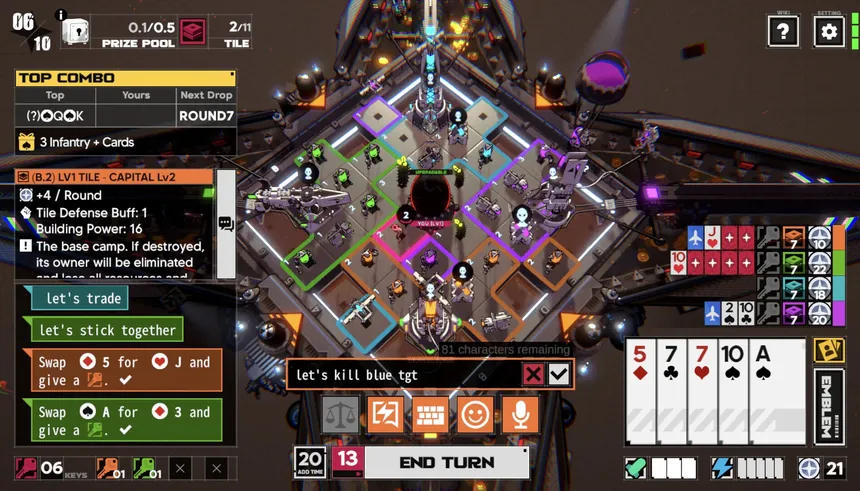
Task: Cancel the chat message with the red X
Action: point(534,375)
